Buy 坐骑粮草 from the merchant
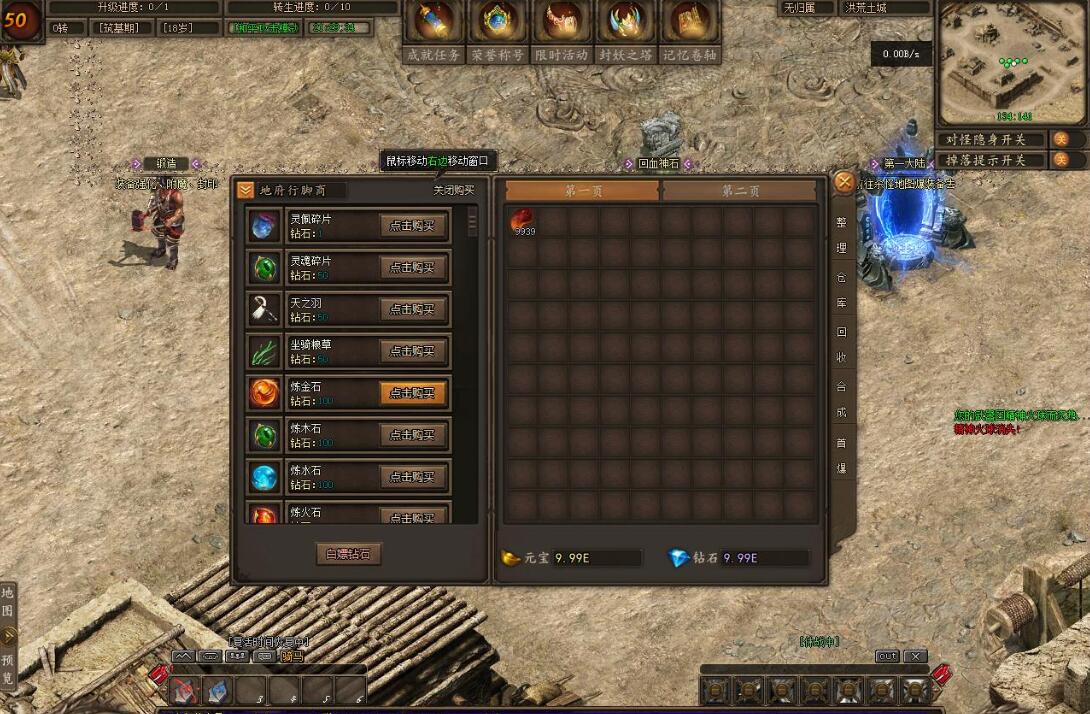The image size is (1090, 714). pos(413,352)
